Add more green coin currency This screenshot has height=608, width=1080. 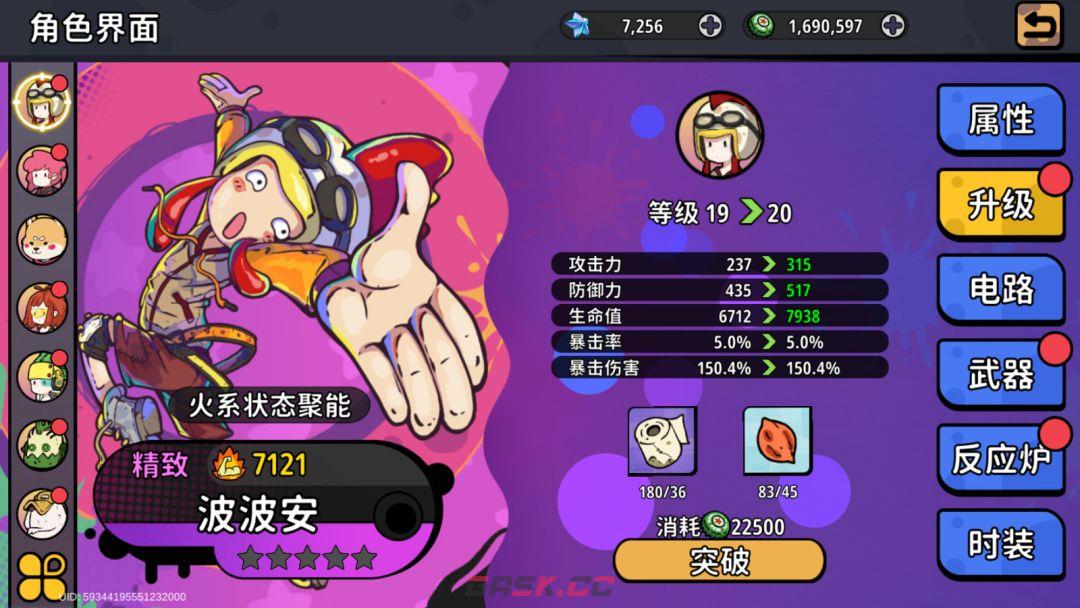pos(893,26)
